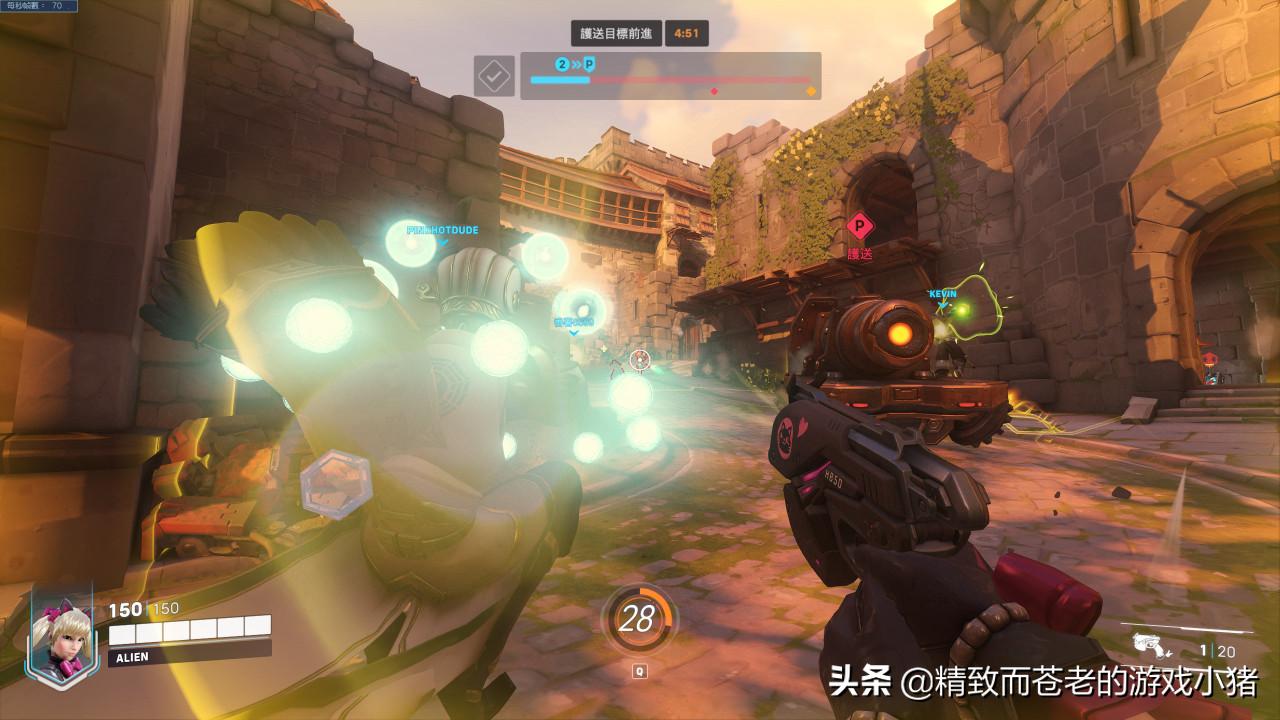Click the PINKHOTDUDE teammate name
Viewport: 1280px width, 720px height.
pos(440,228)
